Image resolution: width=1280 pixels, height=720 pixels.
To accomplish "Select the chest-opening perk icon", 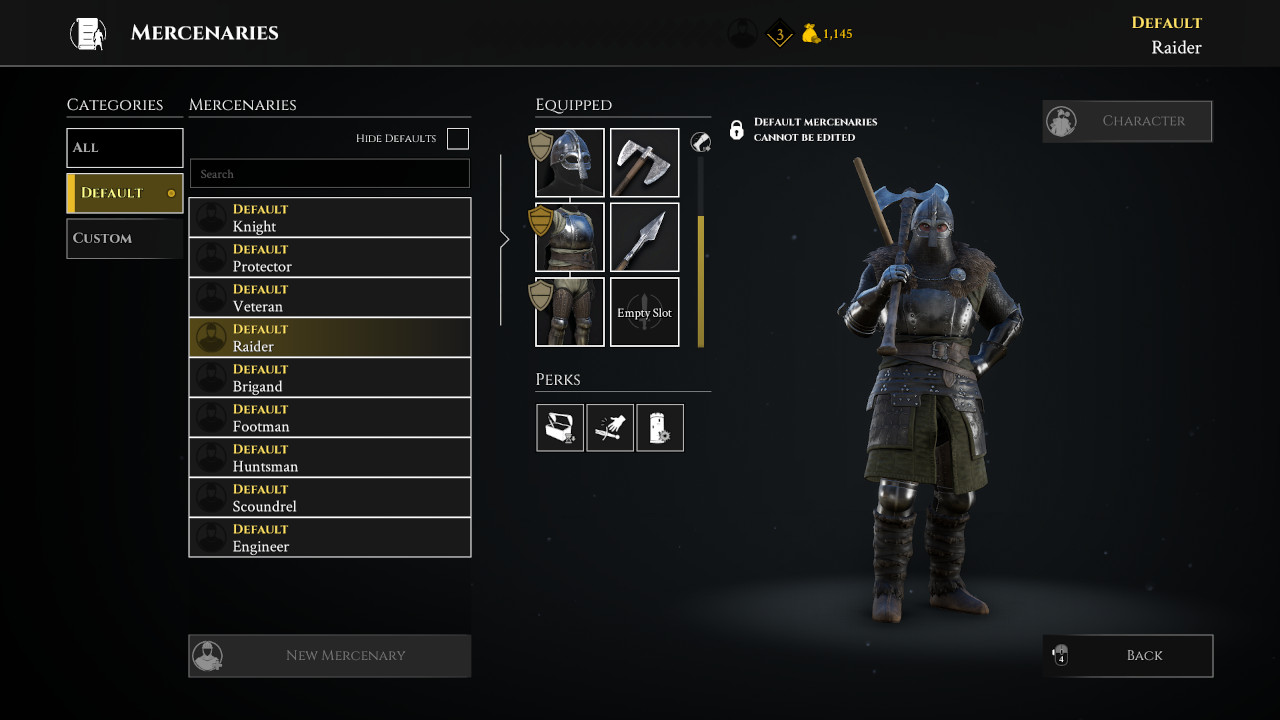I will click(560, 427).
